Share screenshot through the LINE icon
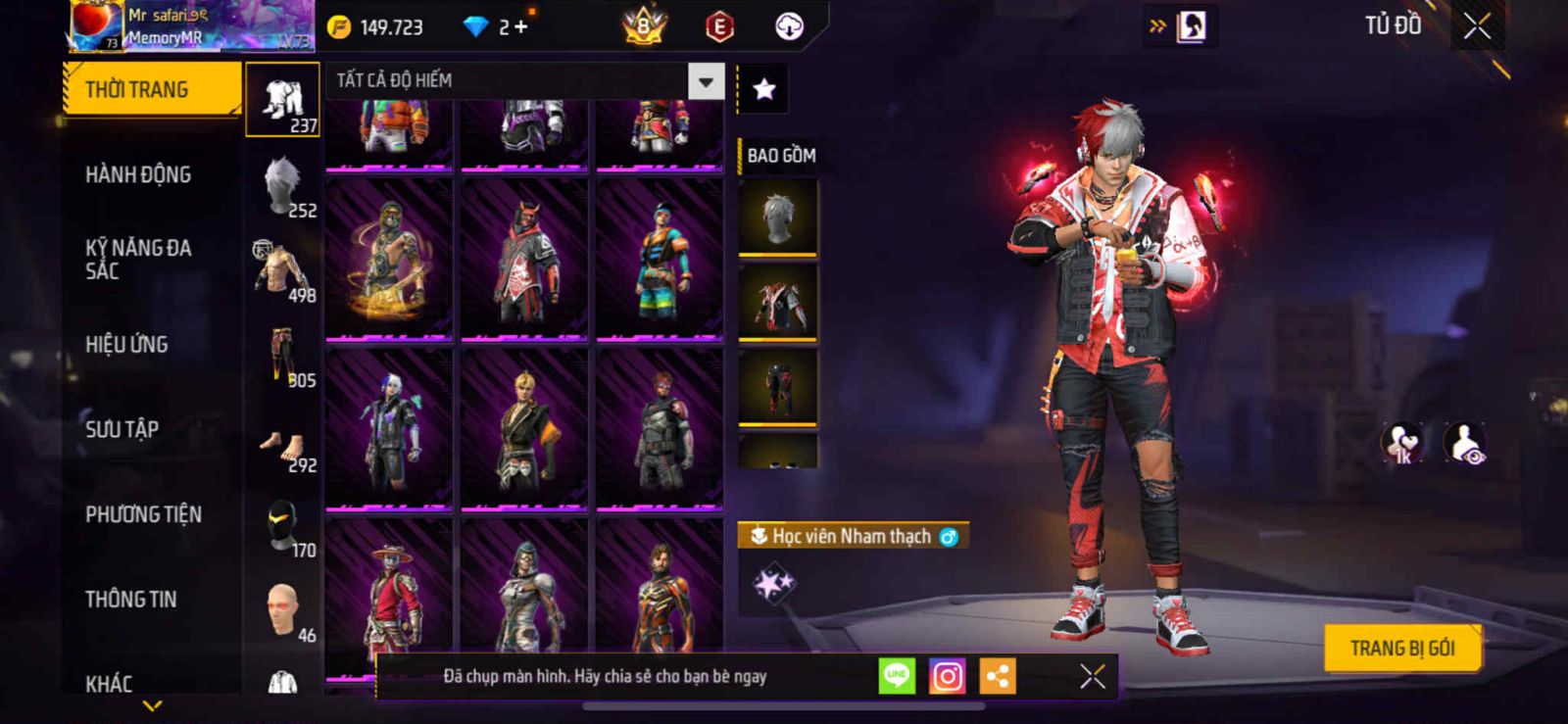Screen dimensions: 1568x724 click(x=896, y=676)
